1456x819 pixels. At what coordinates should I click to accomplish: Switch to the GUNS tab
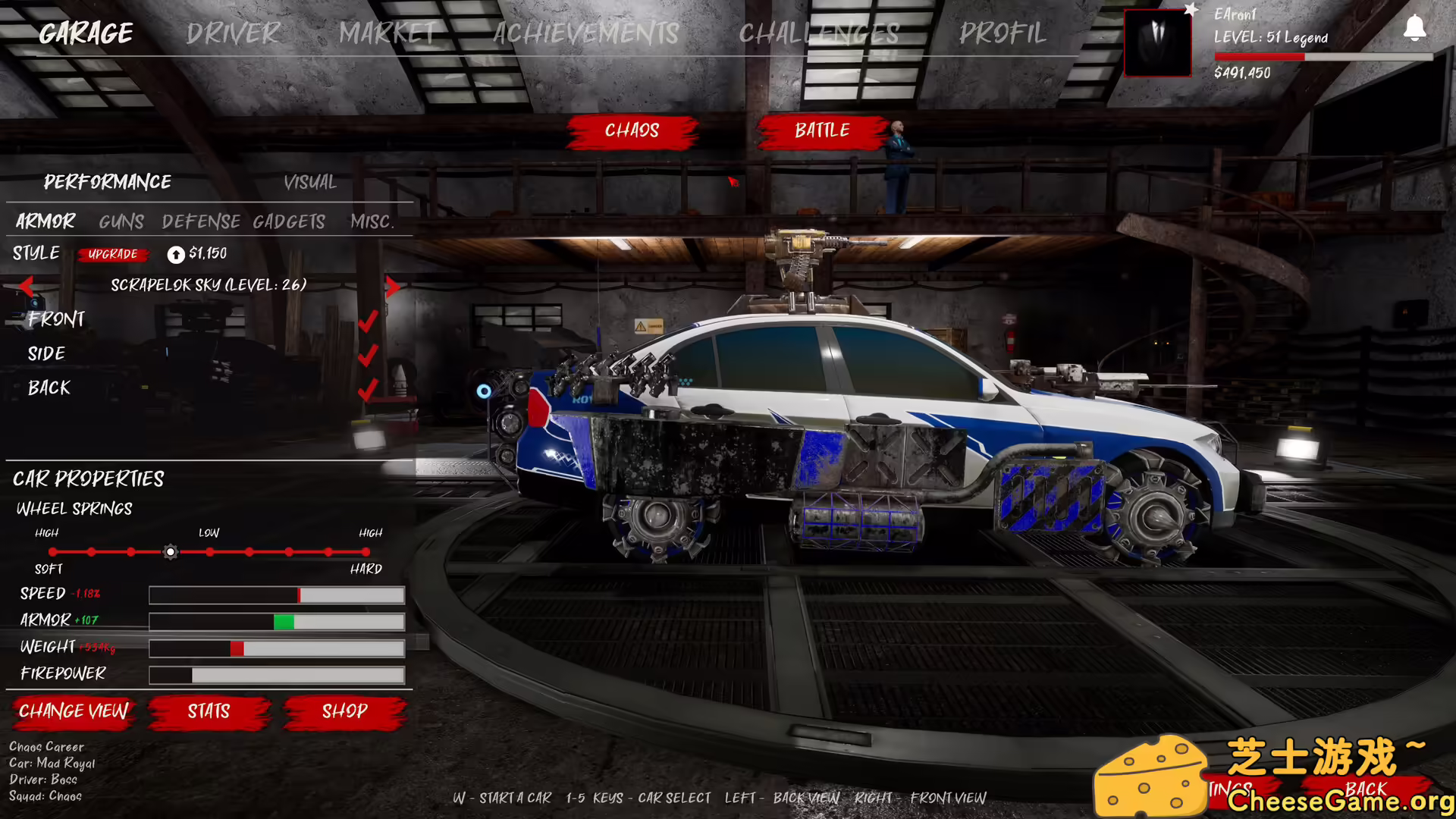(120, 221)
